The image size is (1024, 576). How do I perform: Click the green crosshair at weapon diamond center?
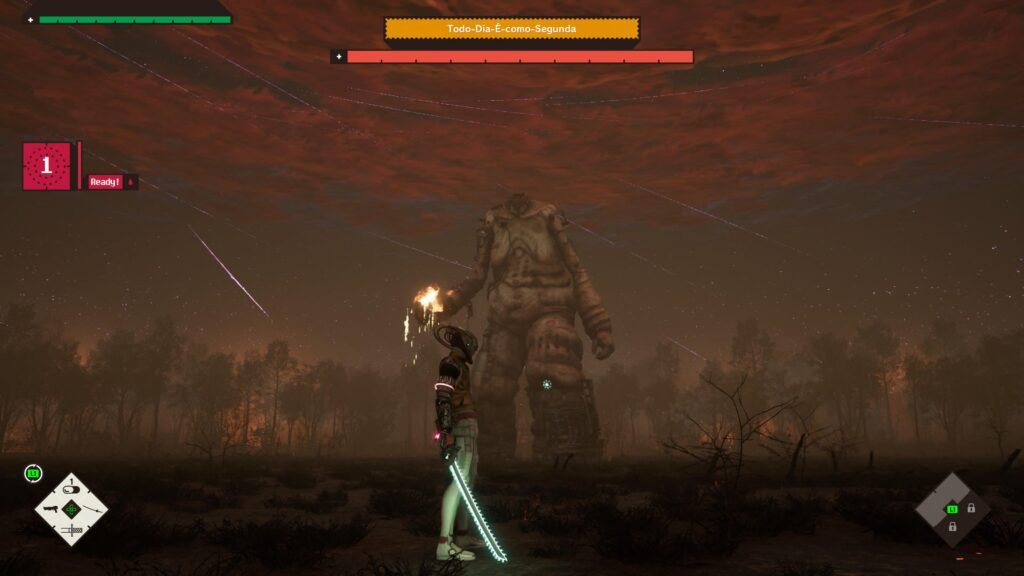coord(71,509)
